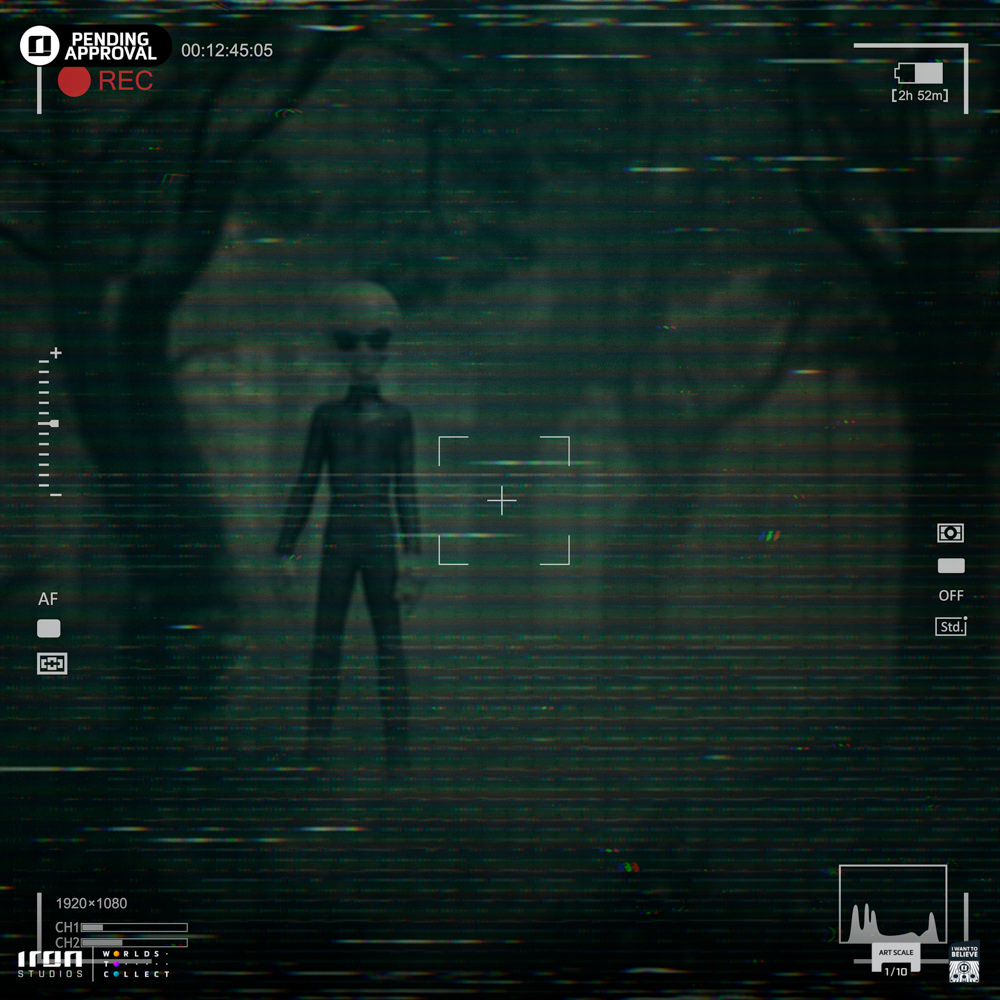Open the Std. picture mode setting
Image resolution: width=1000 pixels, height=1000 pixels.
(x=951, y=627)
